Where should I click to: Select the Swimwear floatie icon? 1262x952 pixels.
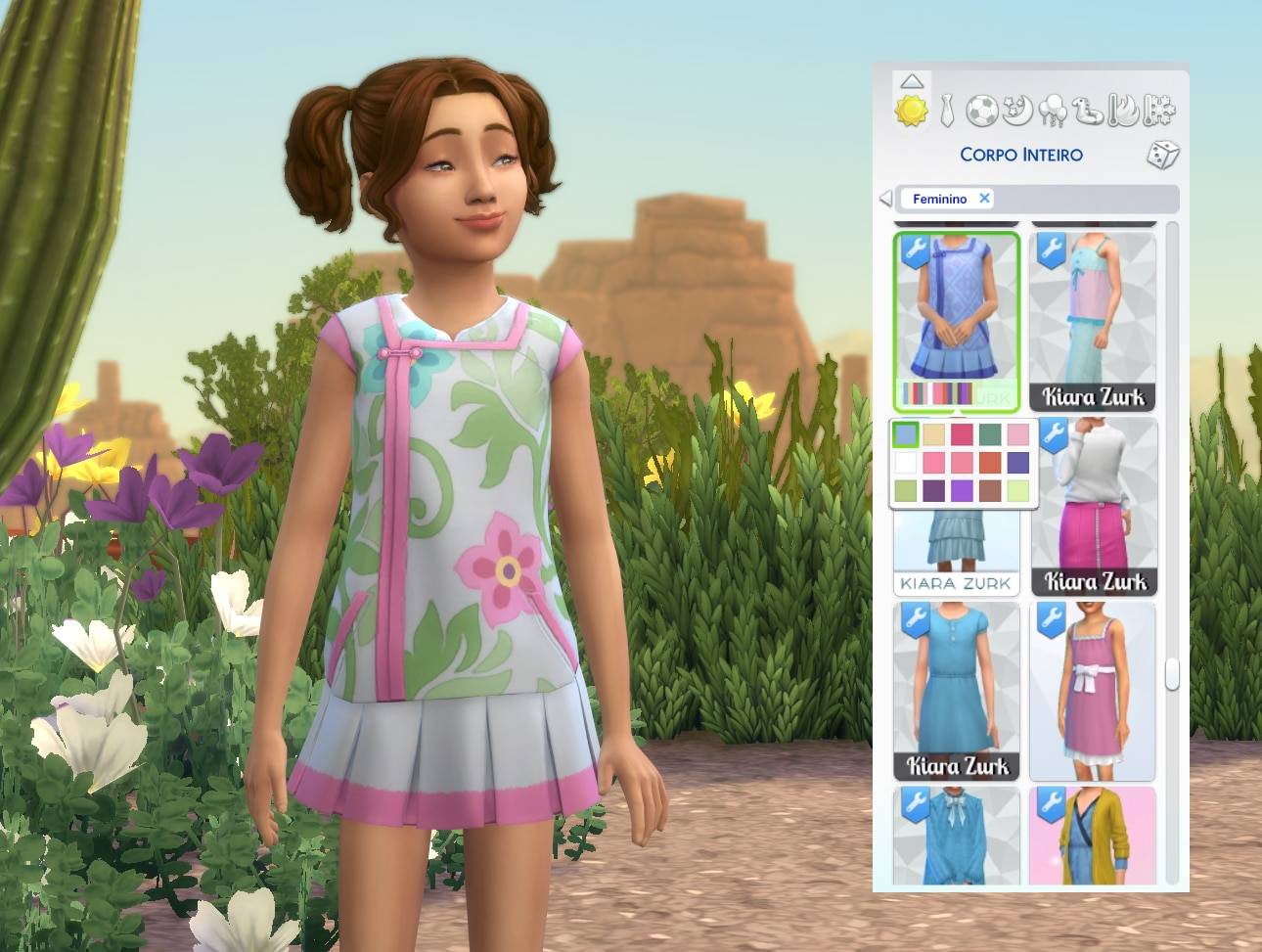click(1089, 113)
